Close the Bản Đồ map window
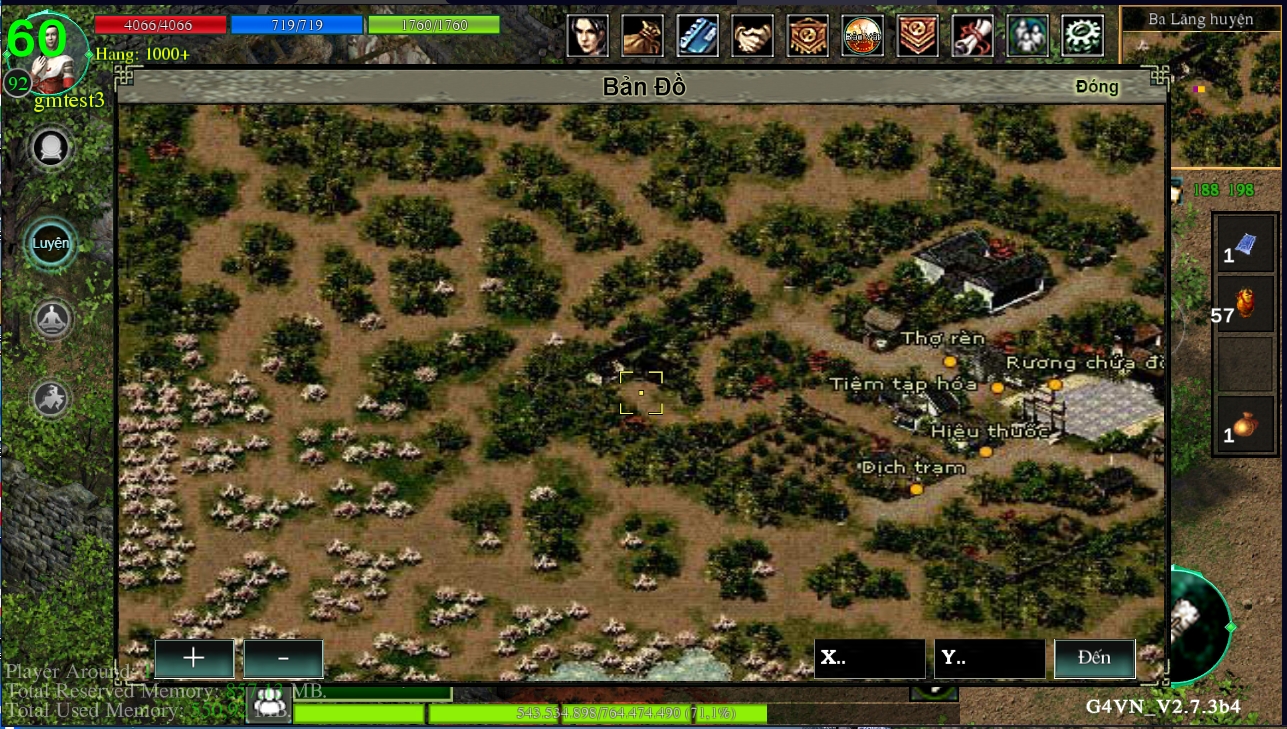1287x729 pixels. pos(1096,87)
